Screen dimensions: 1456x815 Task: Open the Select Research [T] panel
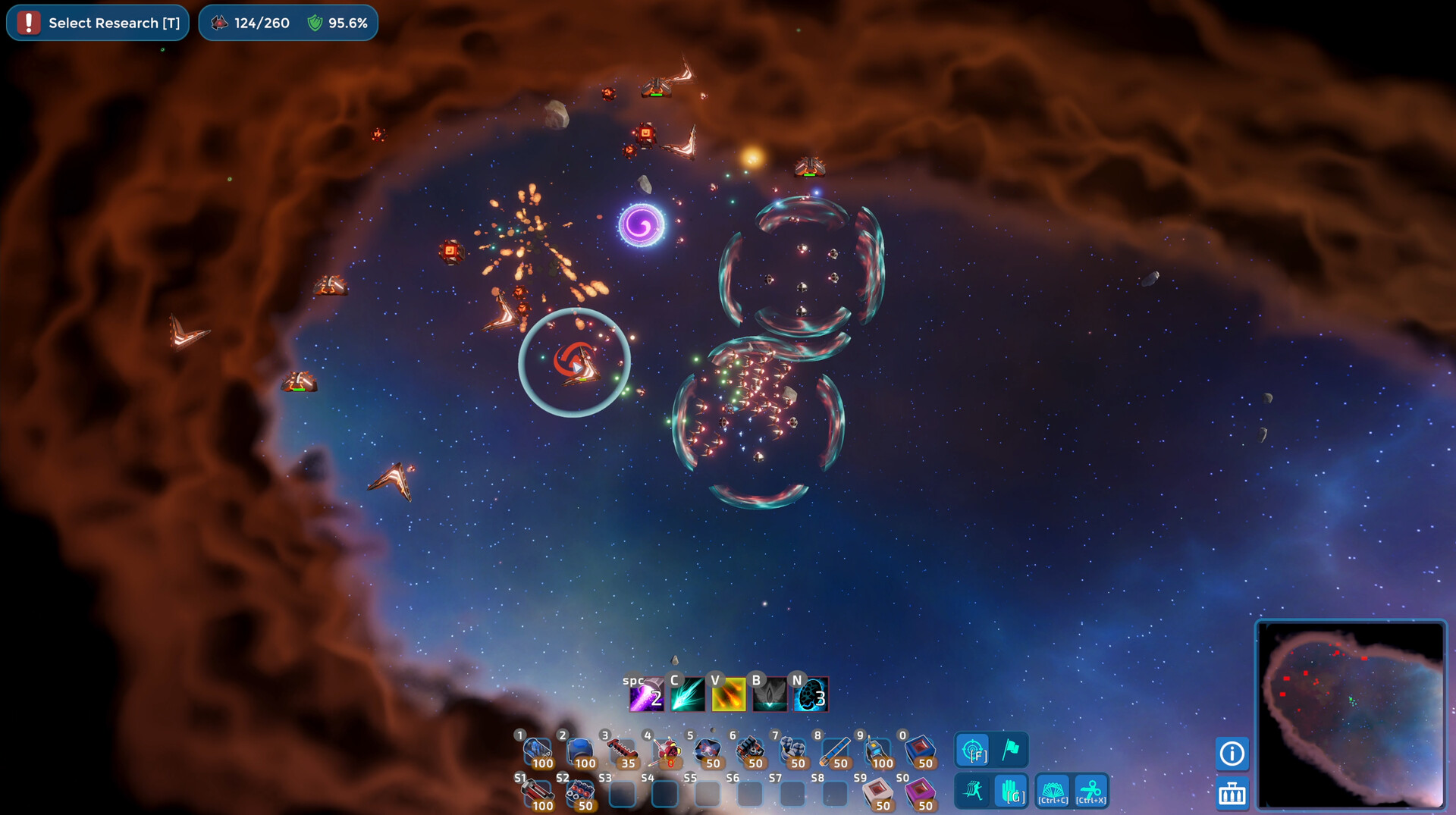pyautogui.click(x=97, y=23)
